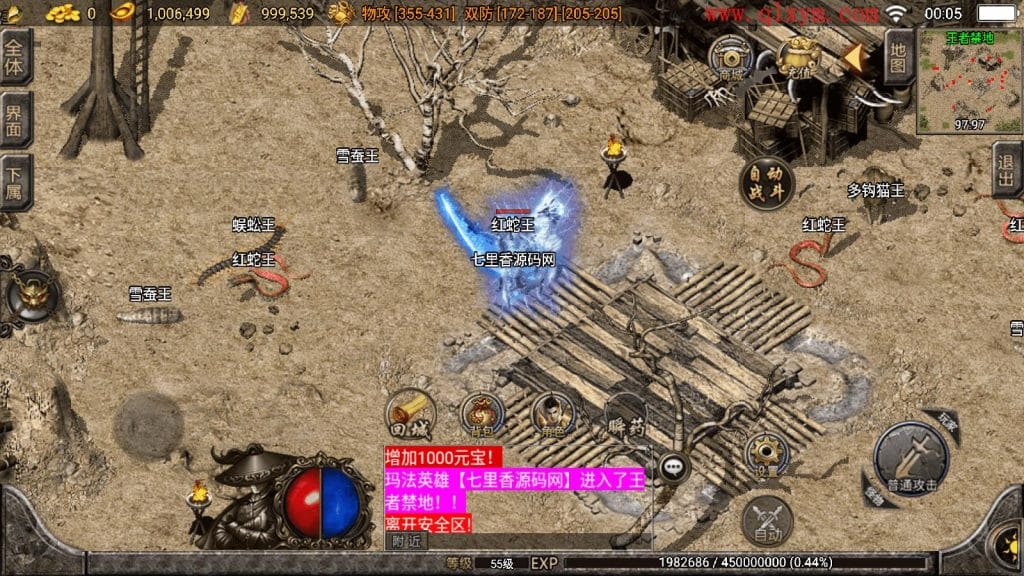Select the 界面 tab on left edge

coord(15,120)
